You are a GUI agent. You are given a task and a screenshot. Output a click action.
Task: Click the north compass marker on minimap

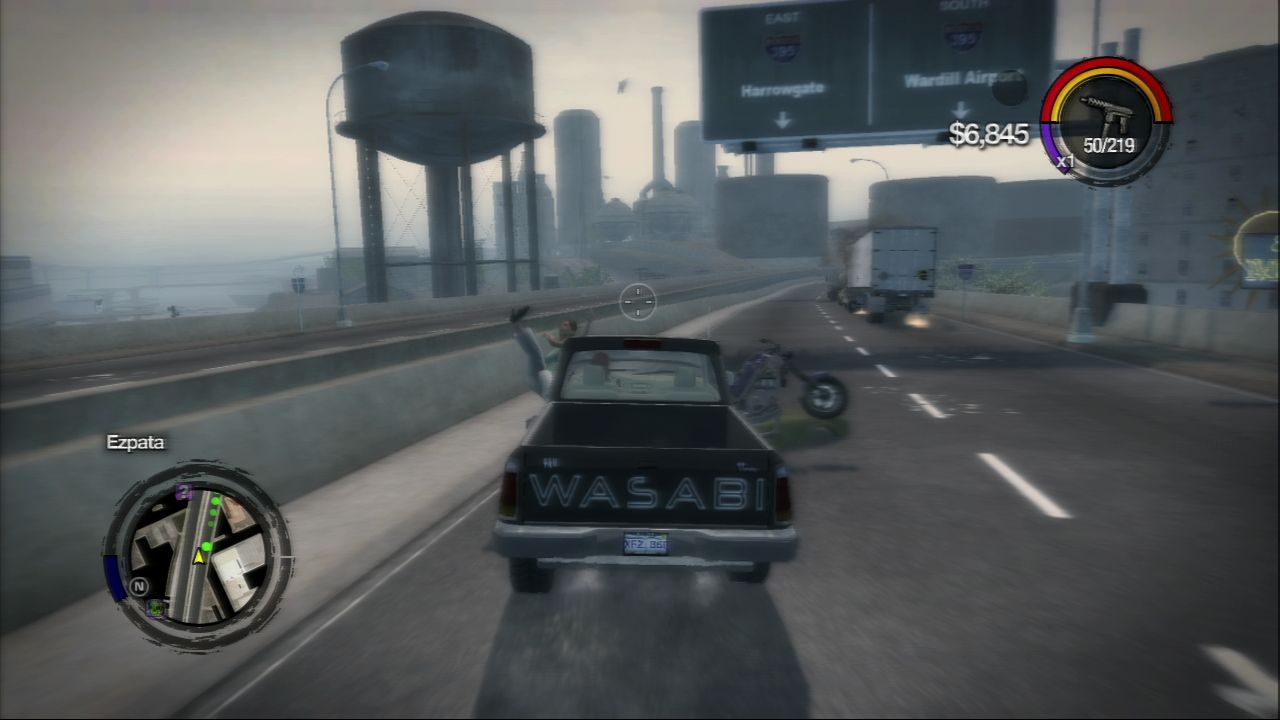coord(139,586)
